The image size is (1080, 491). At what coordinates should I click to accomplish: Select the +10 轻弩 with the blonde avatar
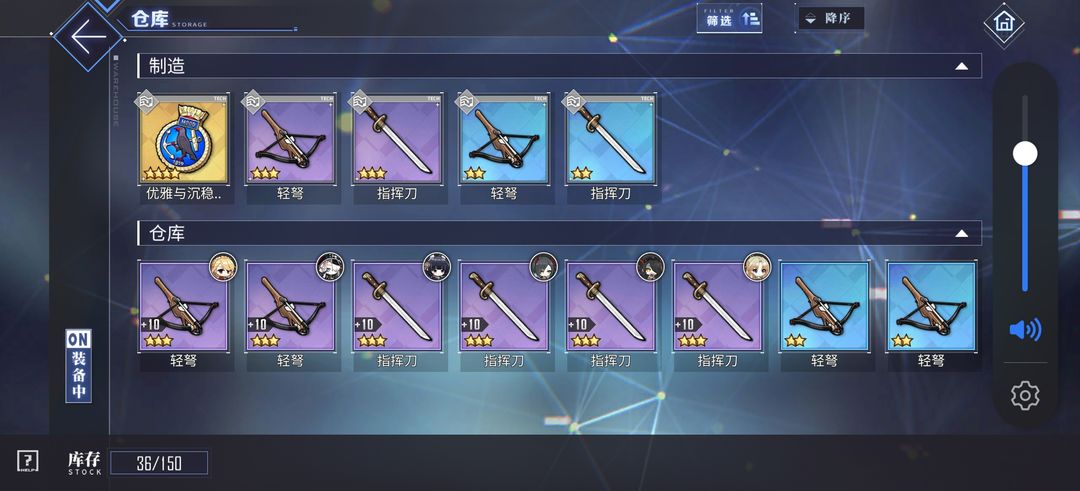click(x=183, y=307)
